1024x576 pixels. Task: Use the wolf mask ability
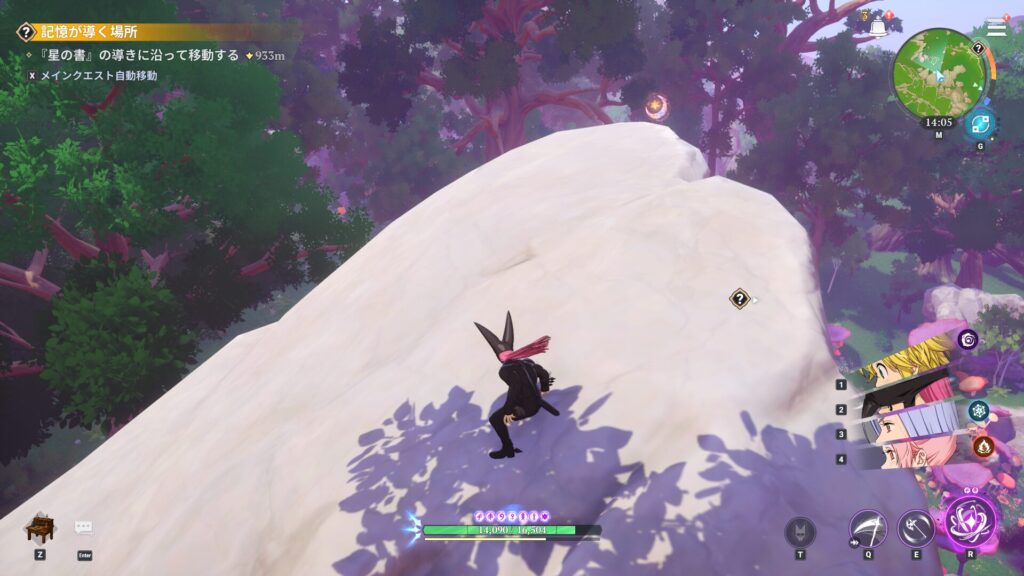[800, 530]
